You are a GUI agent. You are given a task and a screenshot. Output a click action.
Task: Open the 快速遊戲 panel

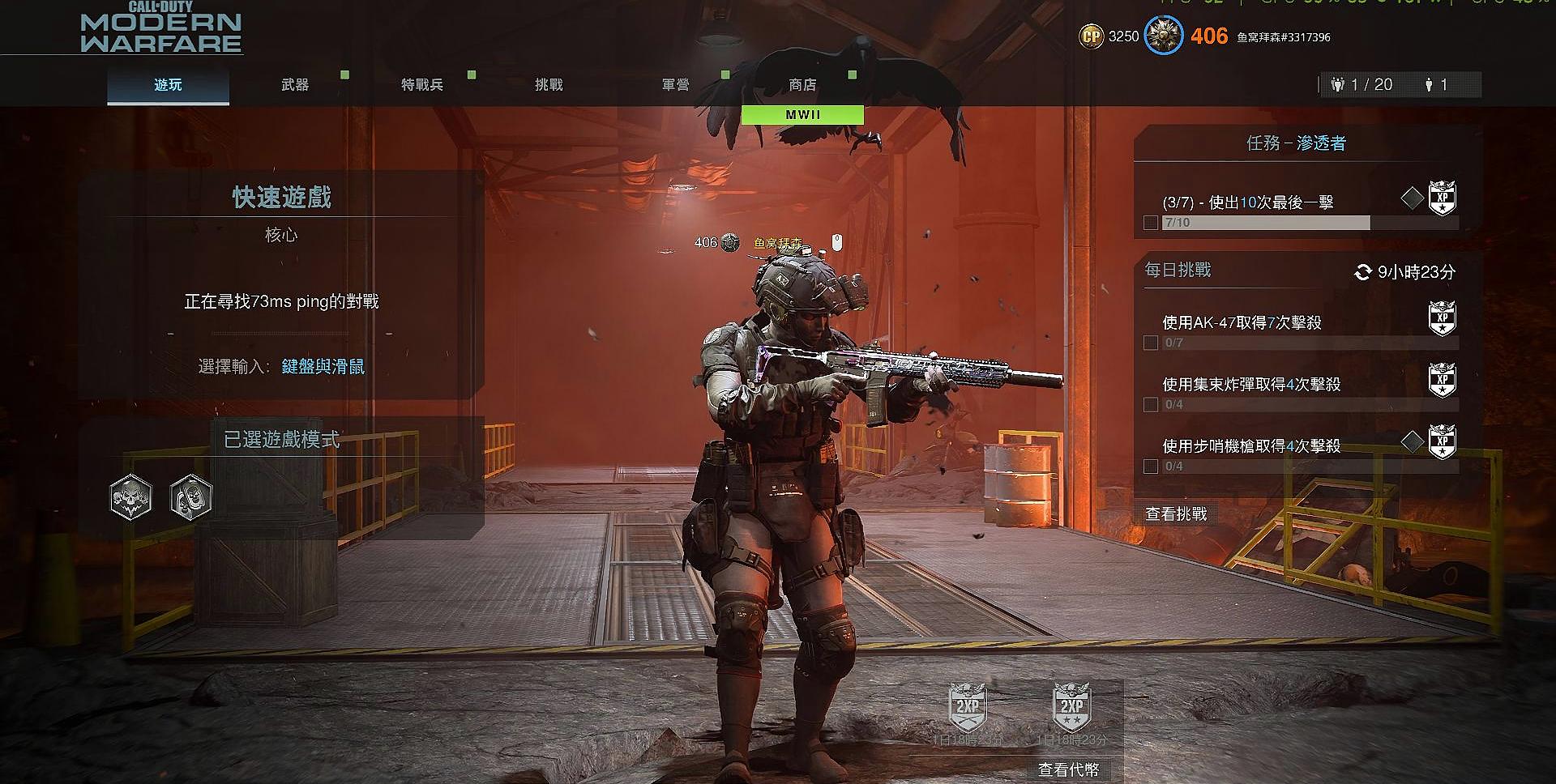tap(281, 198)
